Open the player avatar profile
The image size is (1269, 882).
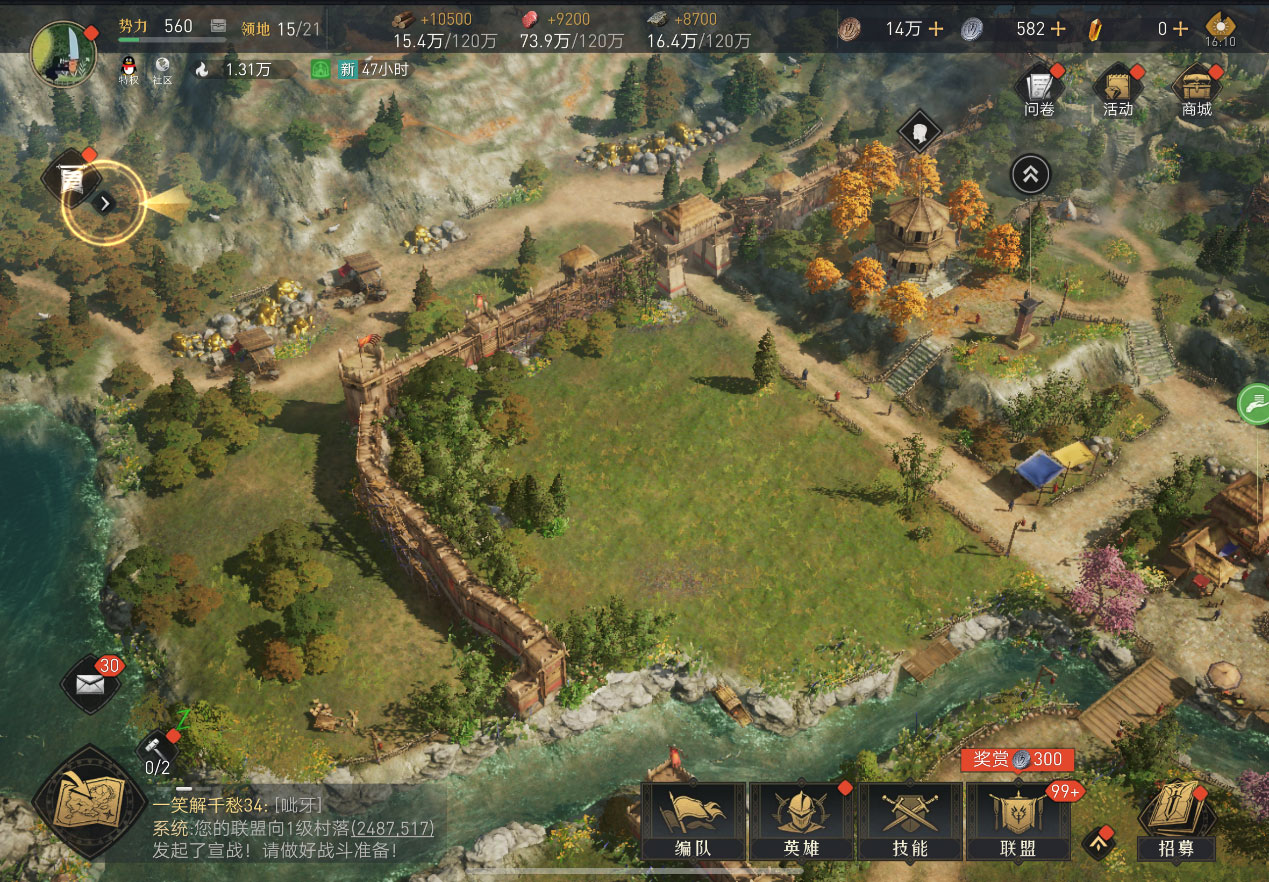(x=64, y=52)
